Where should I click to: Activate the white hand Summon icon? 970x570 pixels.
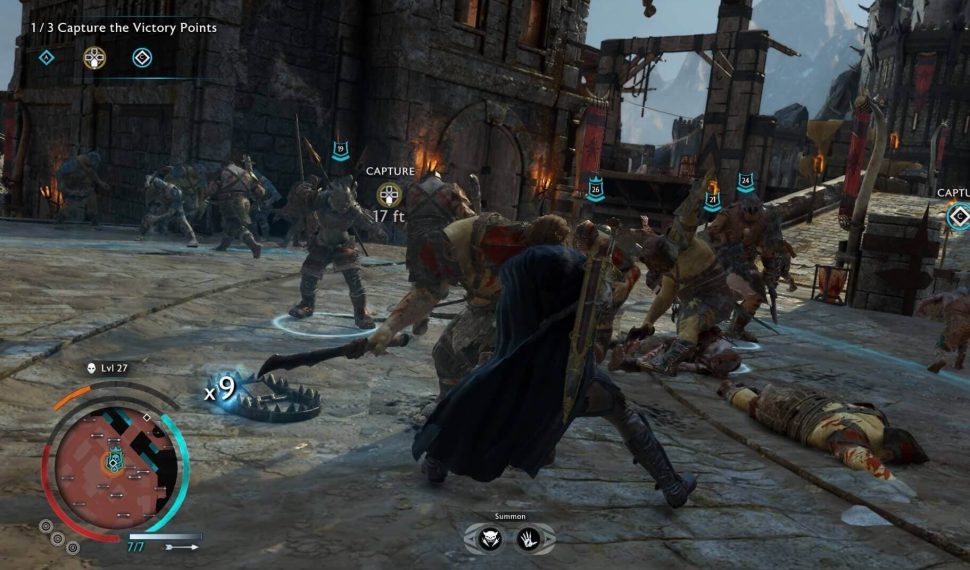528,539
